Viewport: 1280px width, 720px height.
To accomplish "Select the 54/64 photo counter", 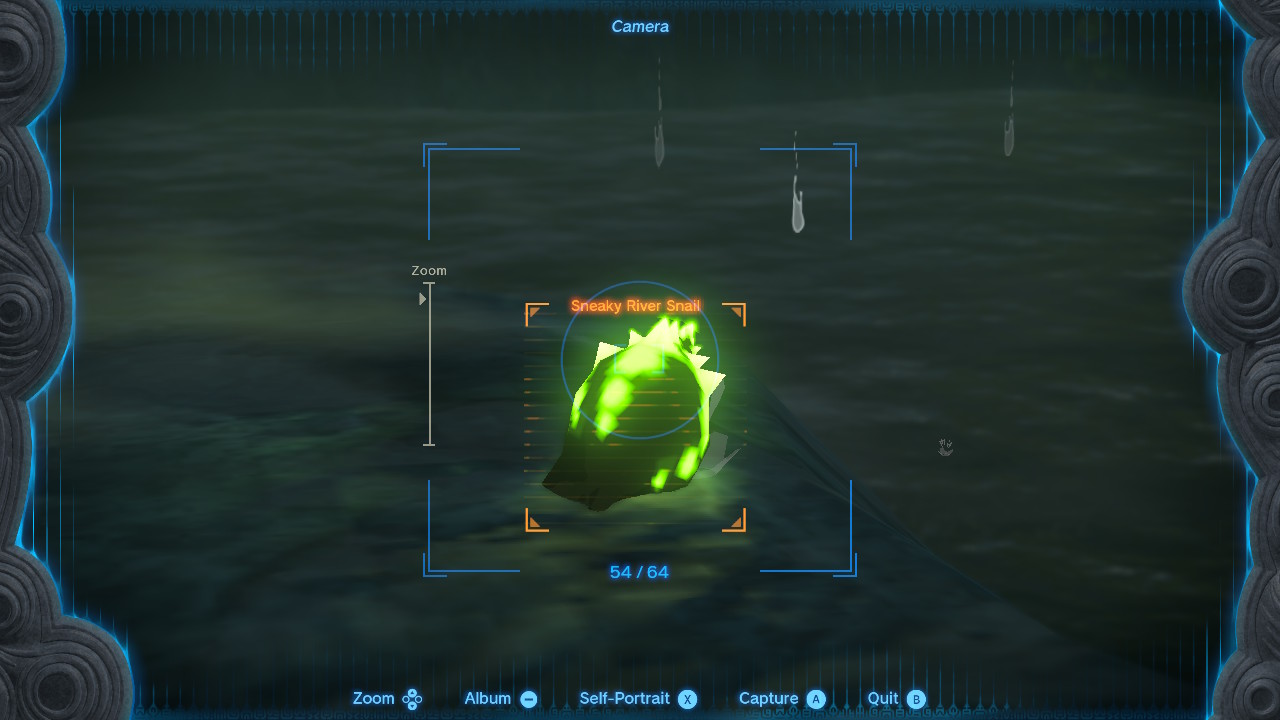I will pos(640,572).
